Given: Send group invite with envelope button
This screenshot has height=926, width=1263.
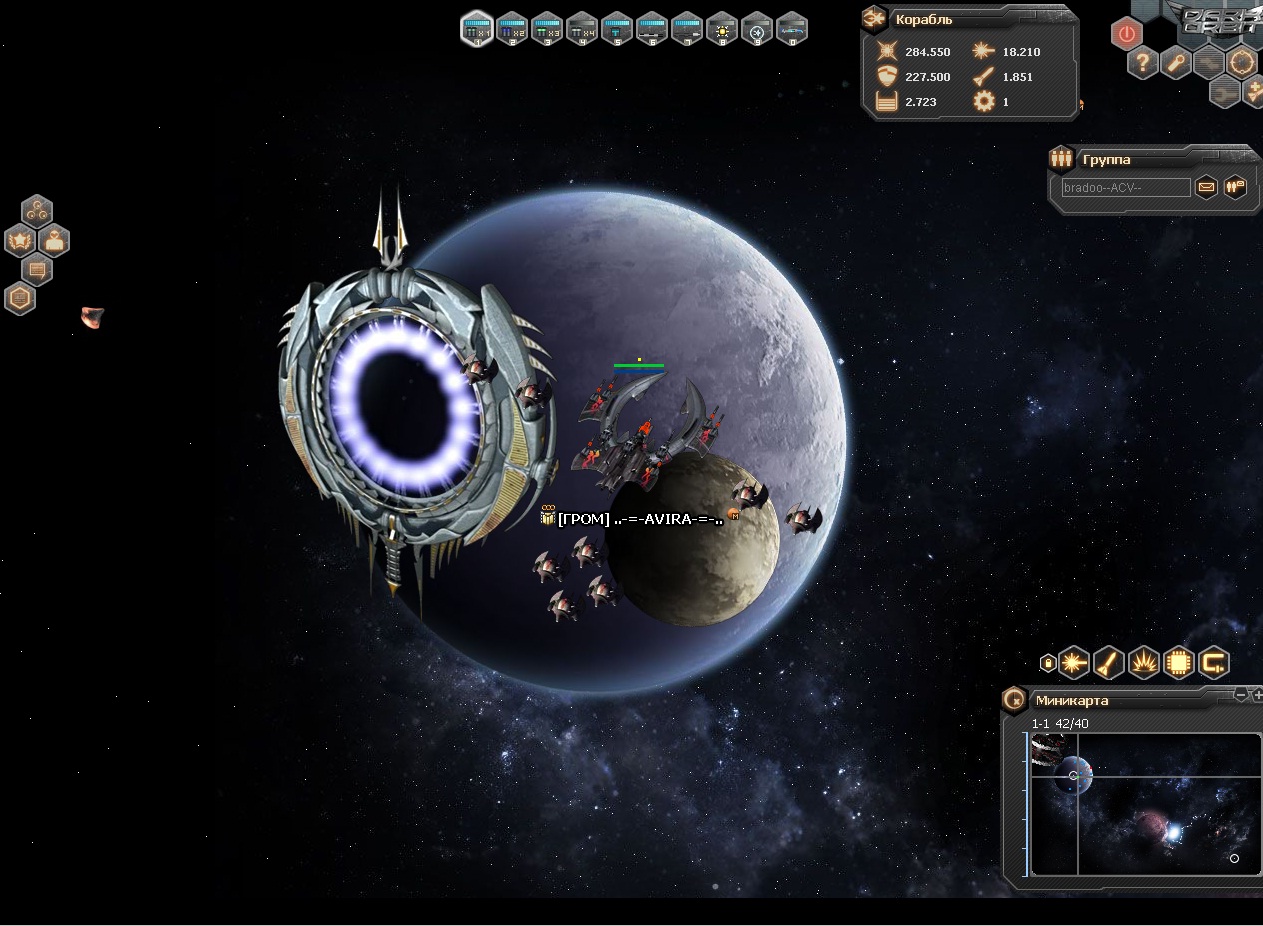Looking at the screenshot, I should click(1207, 187).
